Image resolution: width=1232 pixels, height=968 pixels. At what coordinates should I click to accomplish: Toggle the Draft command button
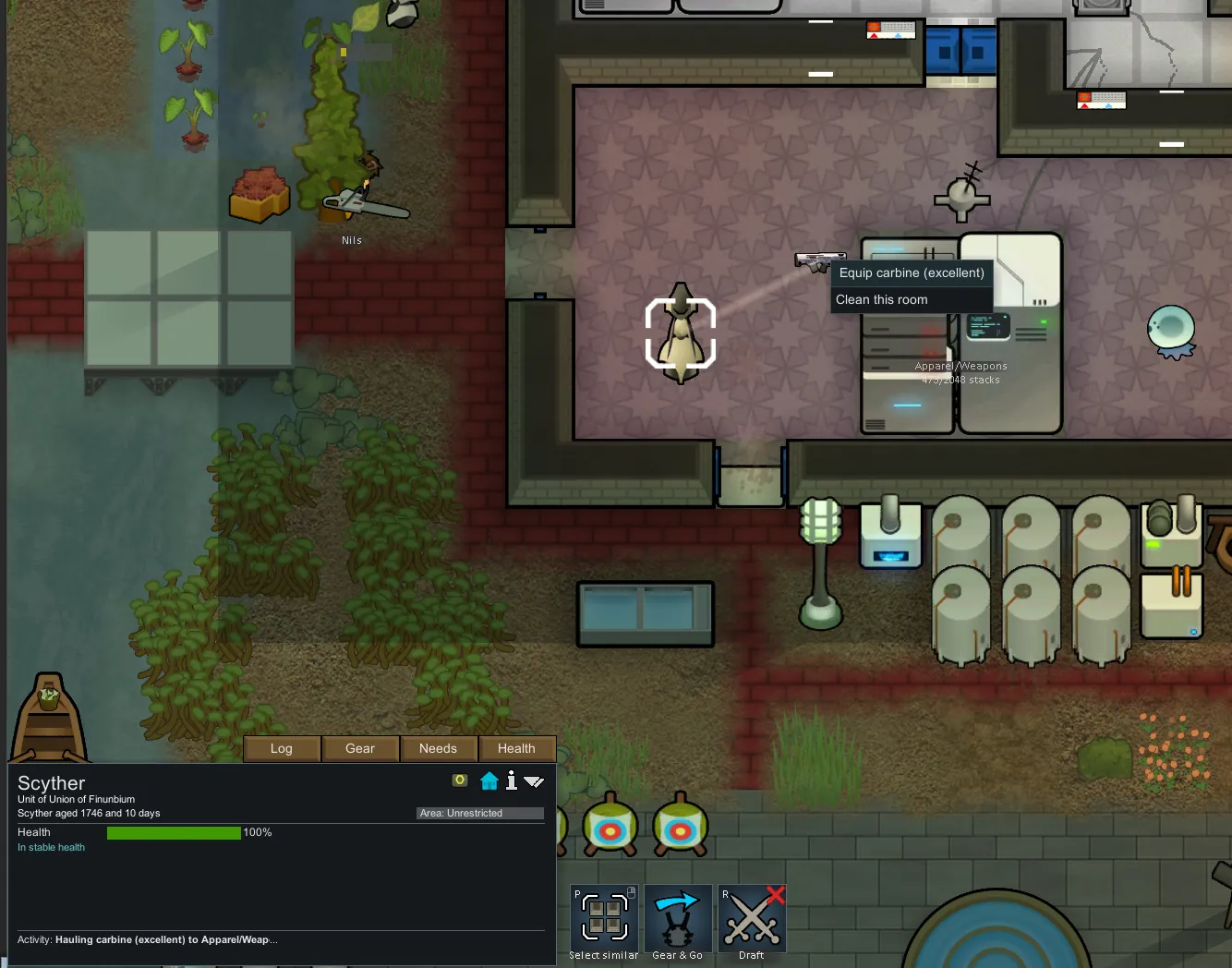pos(752,918)
